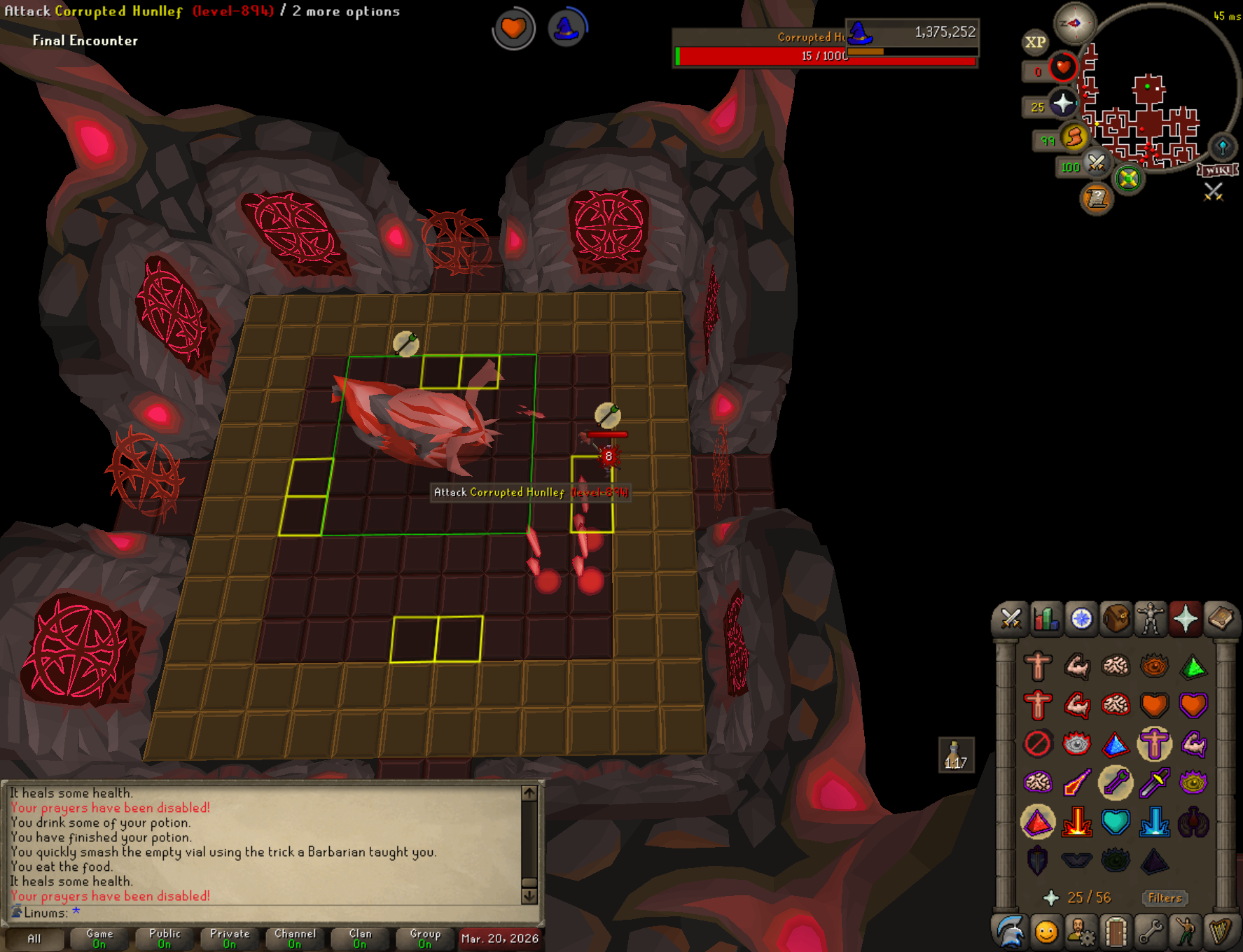Open the Wiki lookup banner
The width and height of the screenshot is (1243, 952).
coord(1218,170)
